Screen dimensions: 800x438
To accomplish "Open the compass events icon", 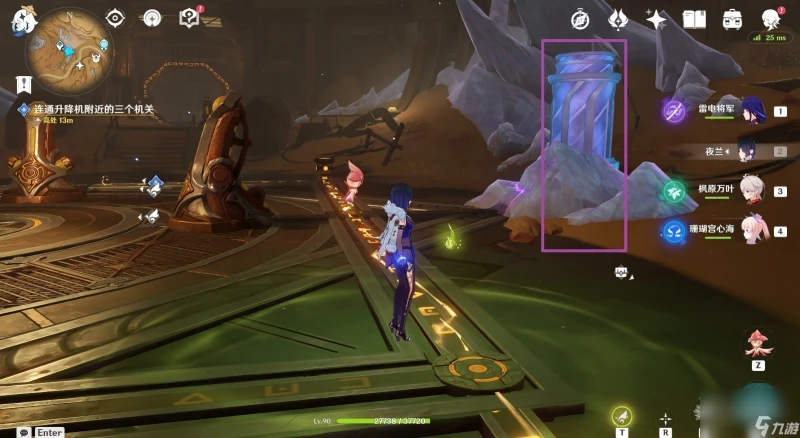I will pos(580,18).
